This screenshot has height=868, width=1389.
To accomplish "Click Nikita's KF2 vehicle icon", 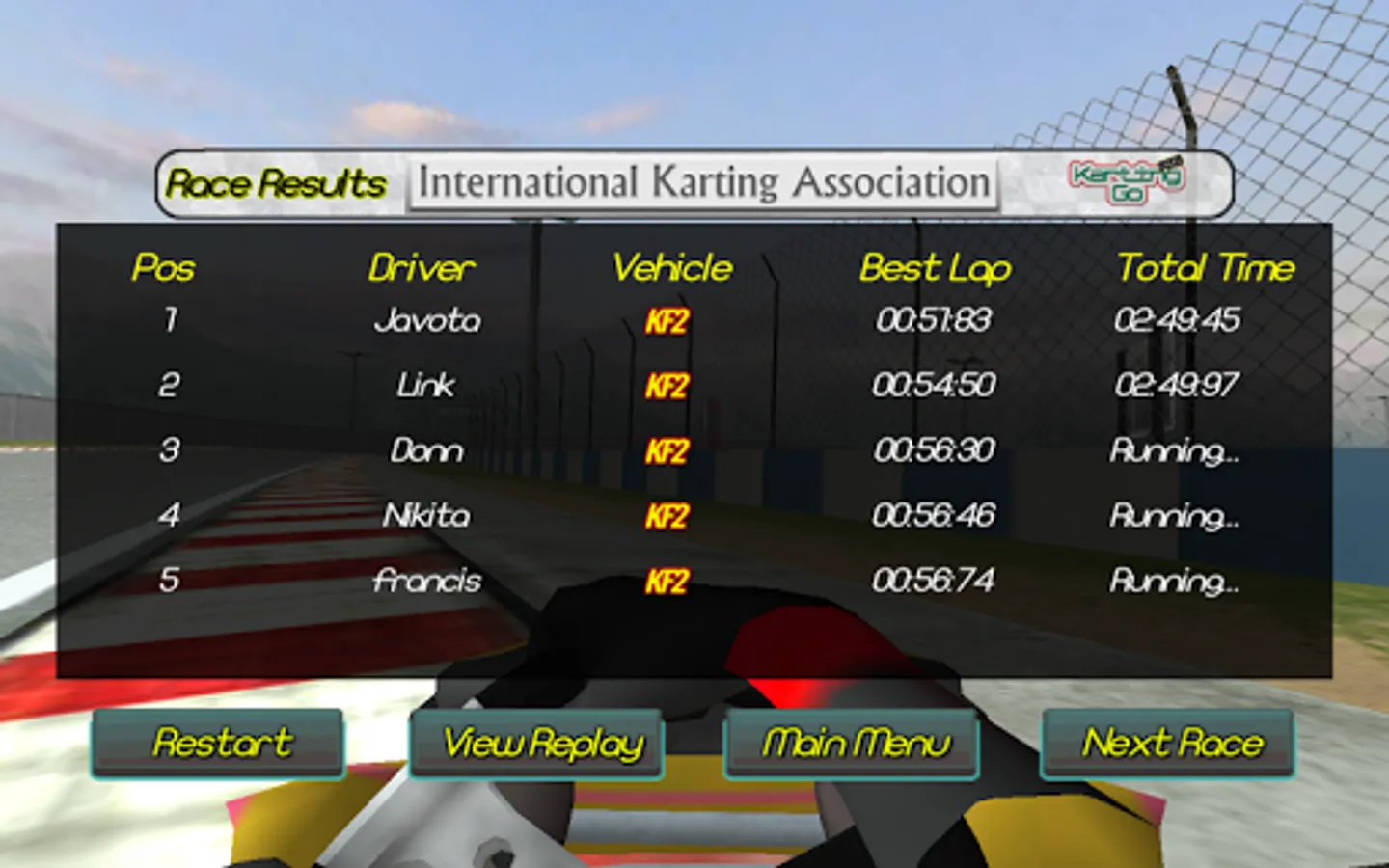I will click(x=669, y=516).
